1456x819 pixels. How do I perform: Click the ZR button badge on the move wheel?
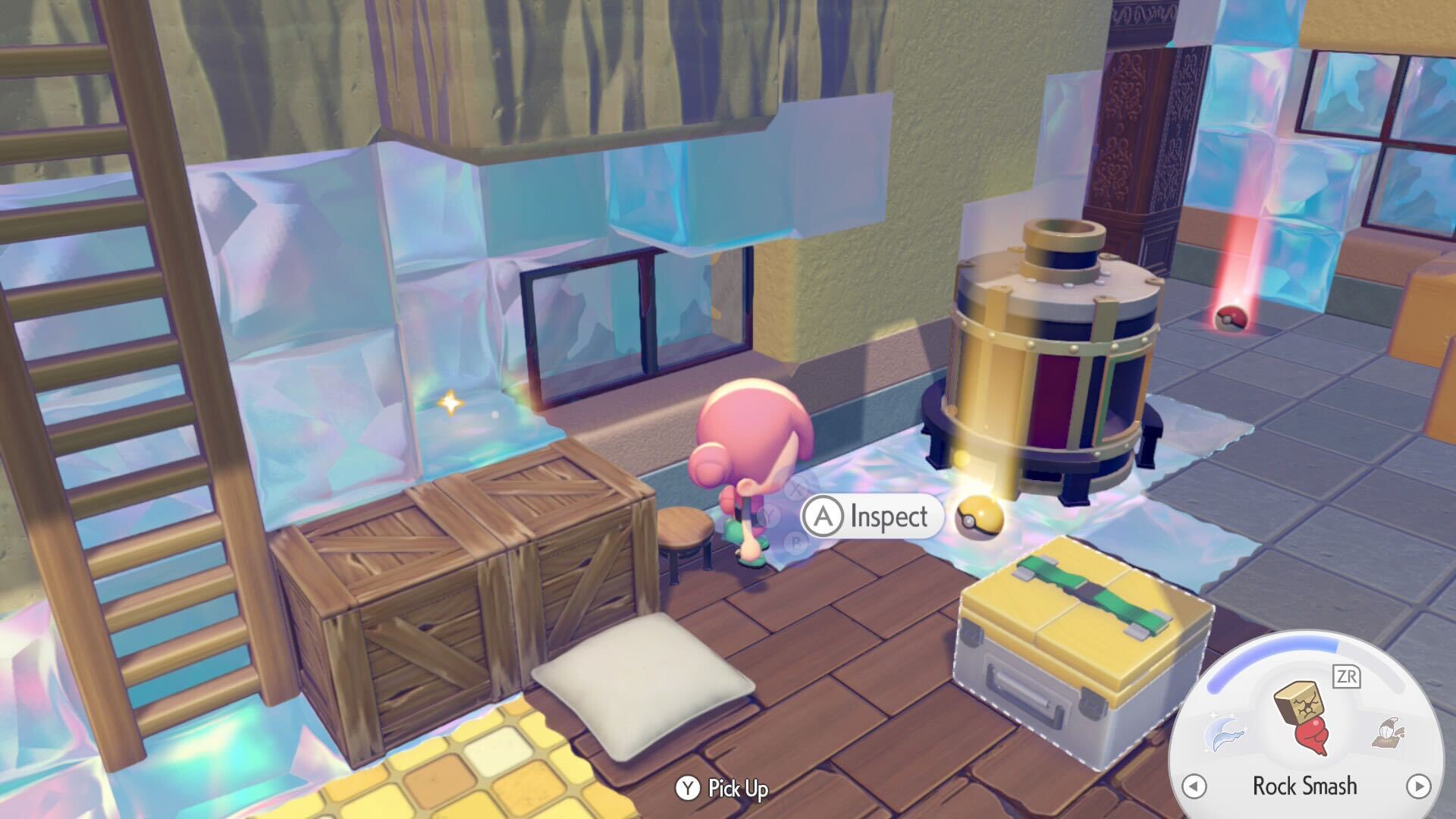tap(1348, 676)
